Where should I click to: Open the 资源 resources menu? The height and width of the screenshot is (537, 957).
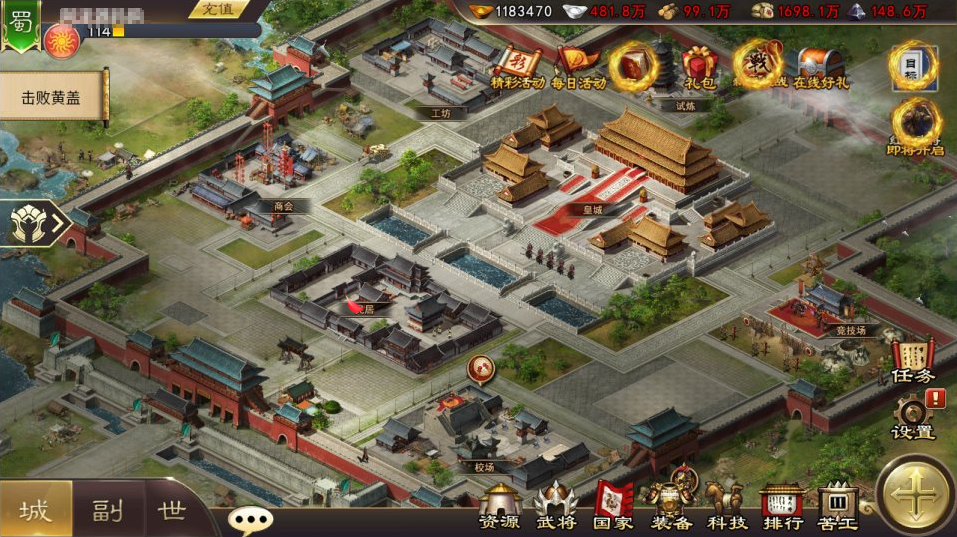[498, 507]
